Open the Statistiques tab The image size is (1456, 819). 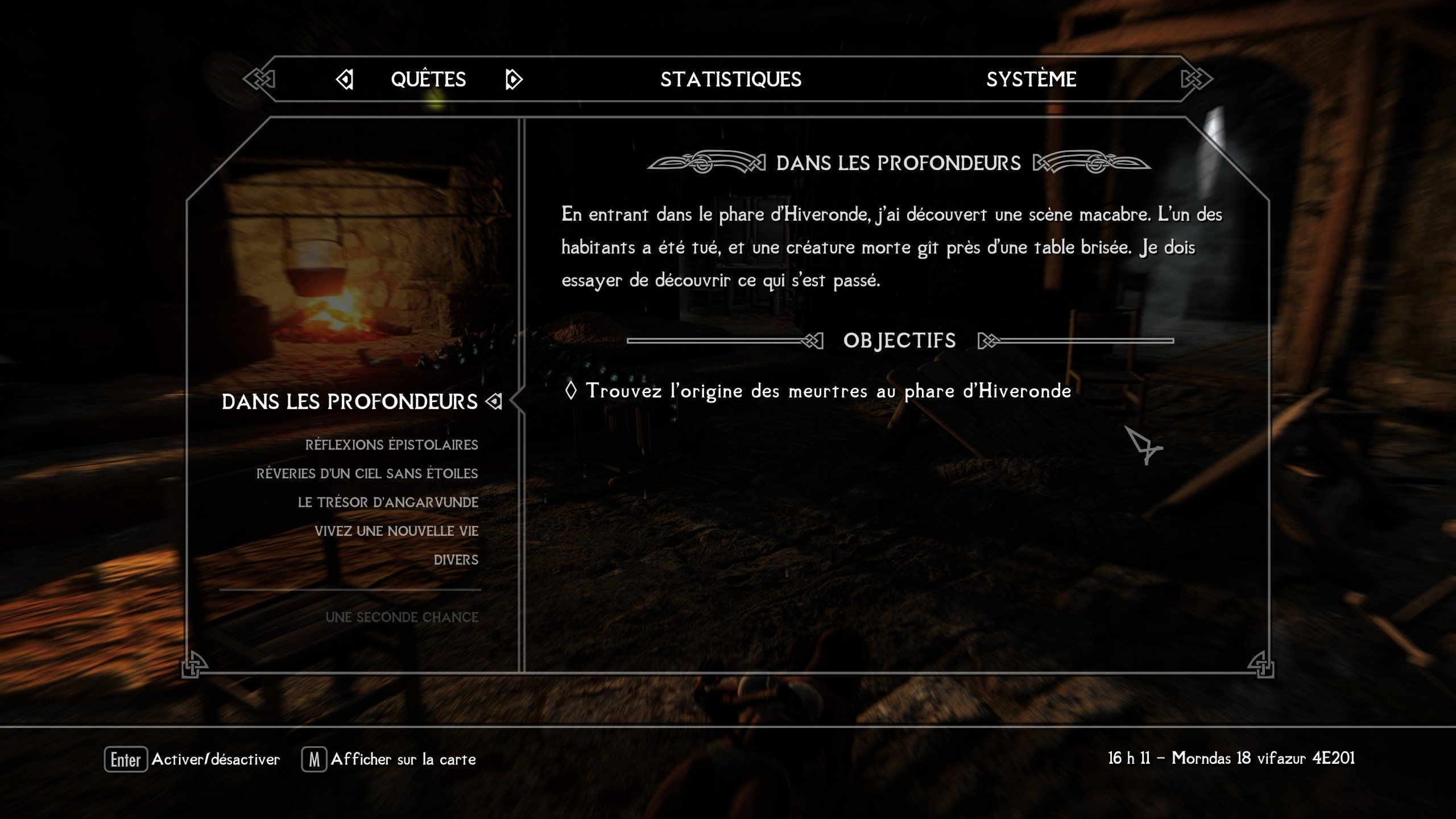tap(731, 79)
